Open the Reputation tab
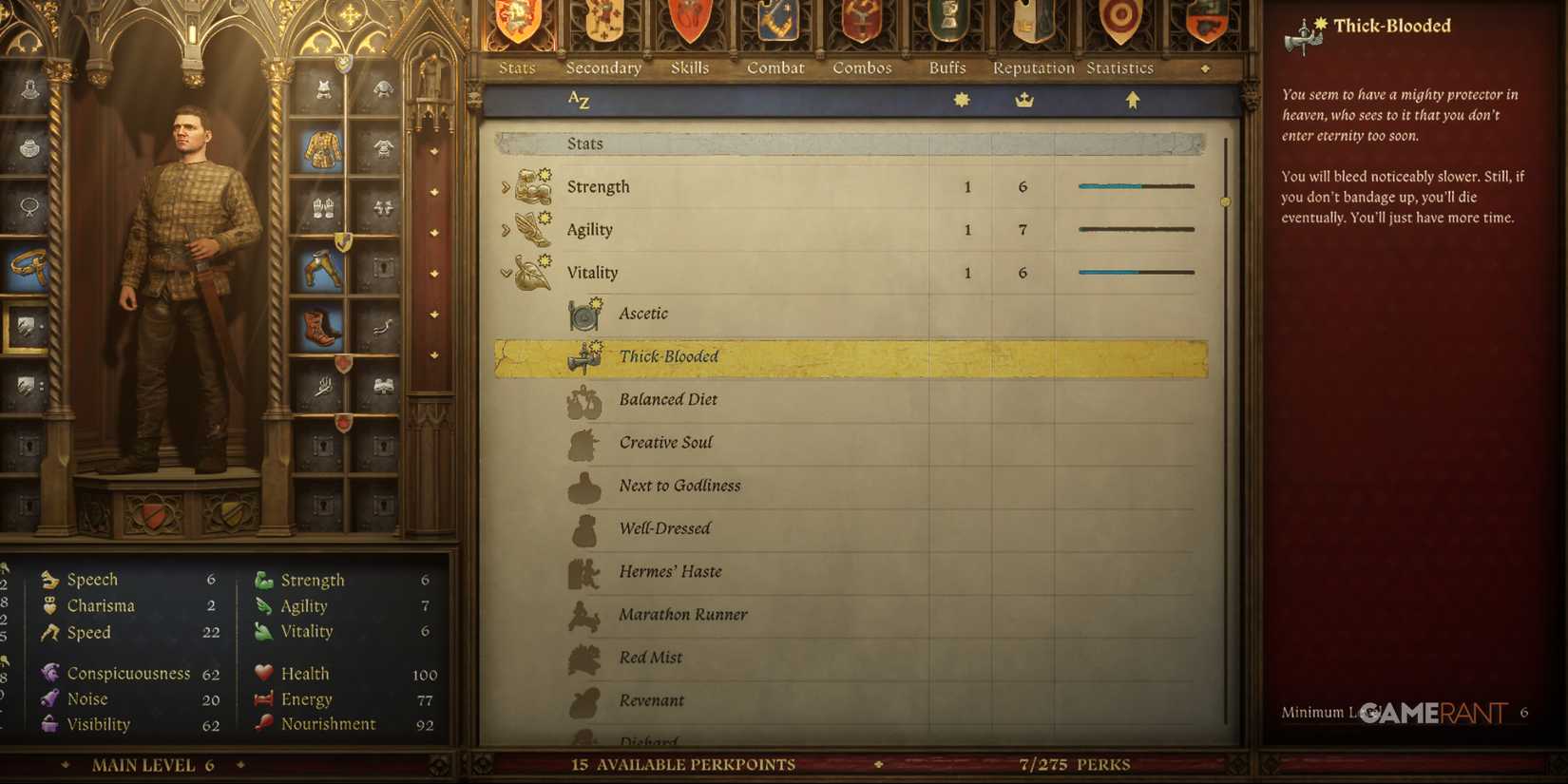Viewport: 1568px width, 784px height. click(x=1032, y=67)
